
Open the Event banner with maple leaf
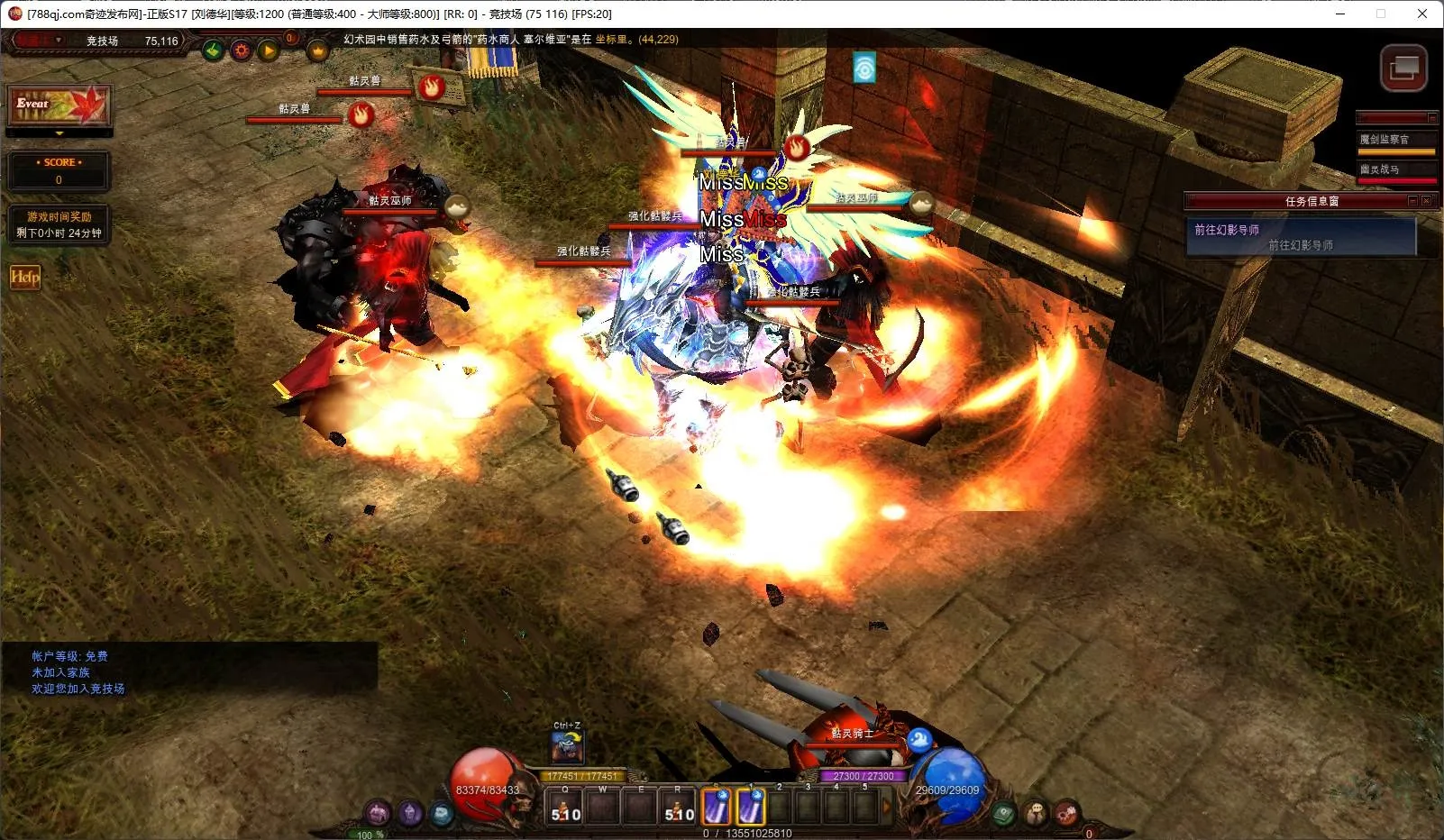(x=59, y=106)
